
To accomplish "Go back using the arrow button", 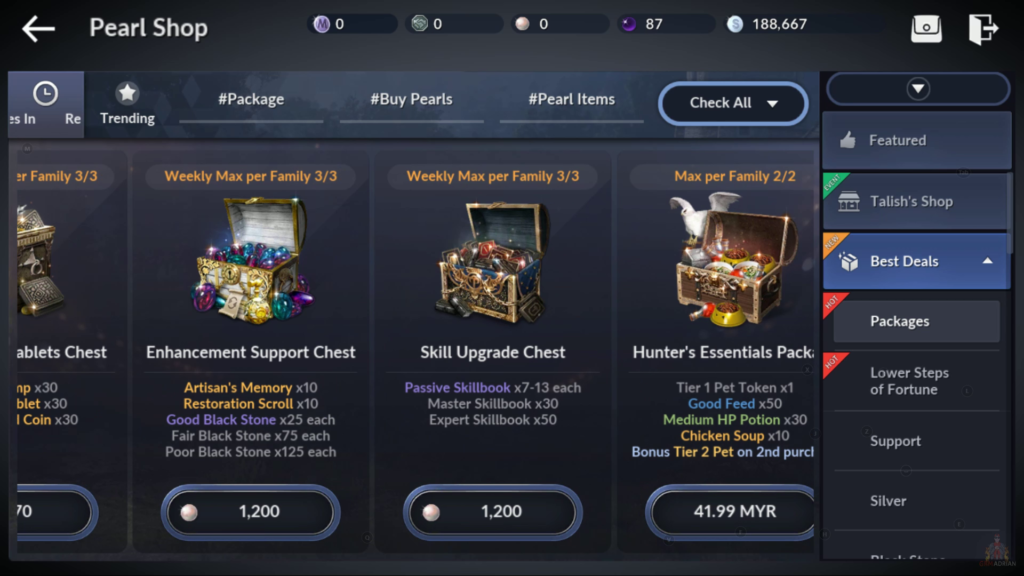I will click(x=39, y=29).
